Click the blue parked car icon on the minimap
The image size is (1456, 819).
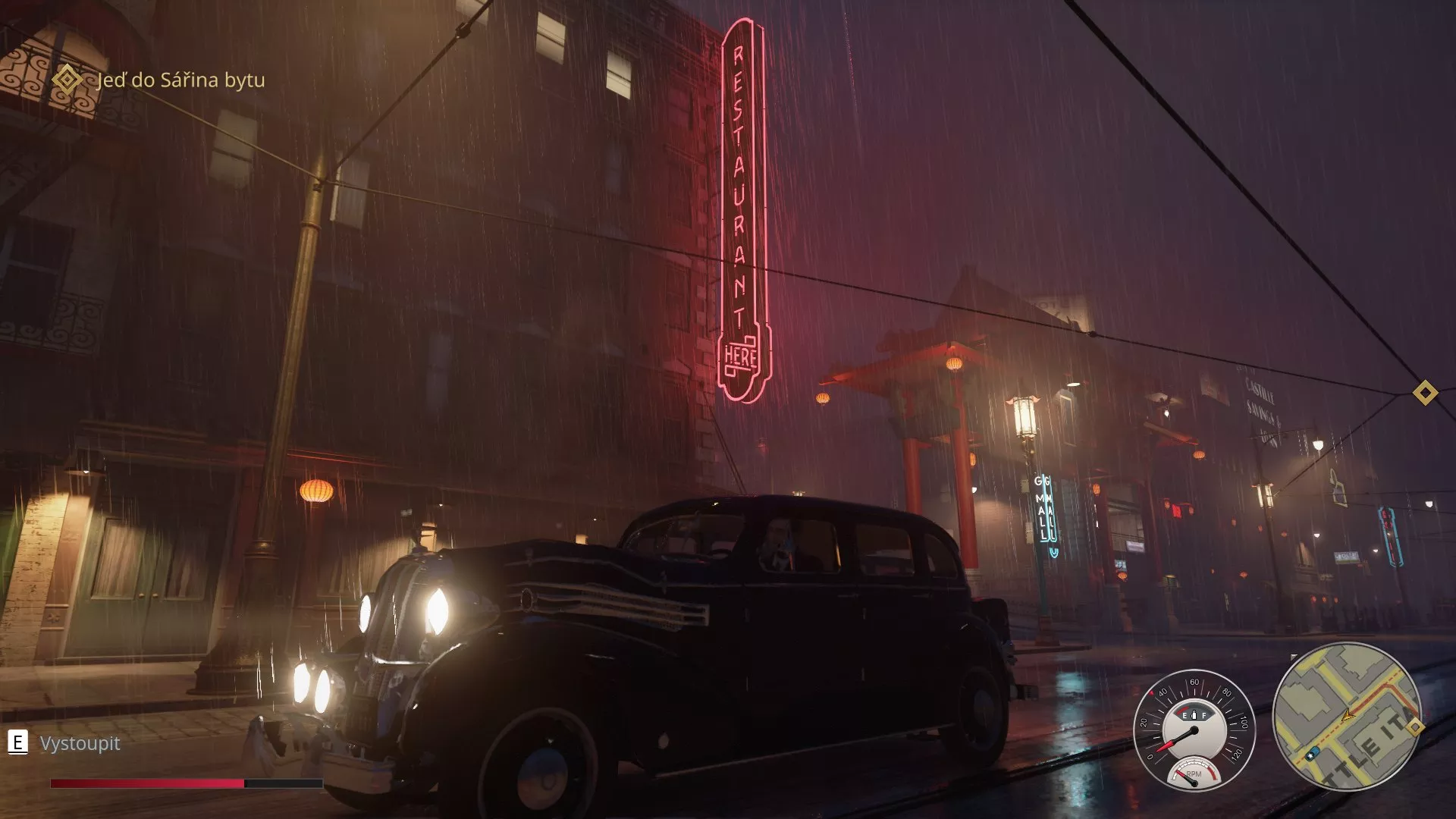pyautogui.click(x=1313, y=755)
